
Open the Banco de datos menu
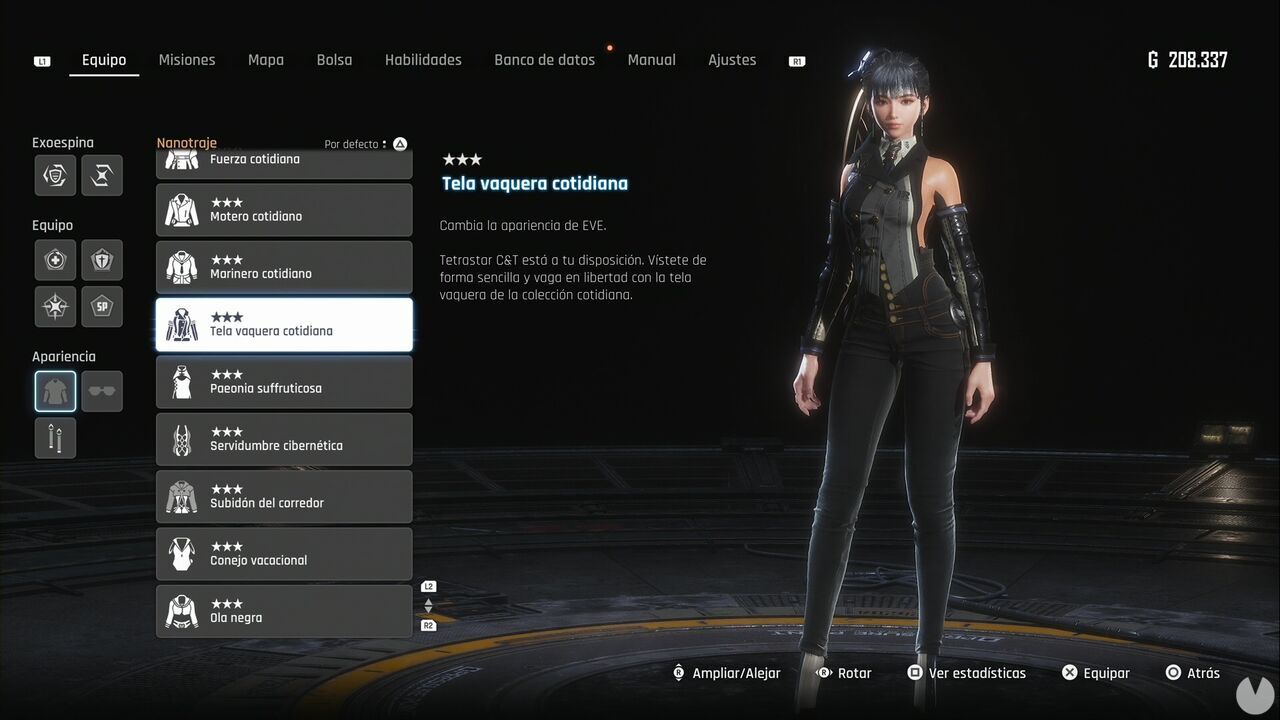click(544, 60)
